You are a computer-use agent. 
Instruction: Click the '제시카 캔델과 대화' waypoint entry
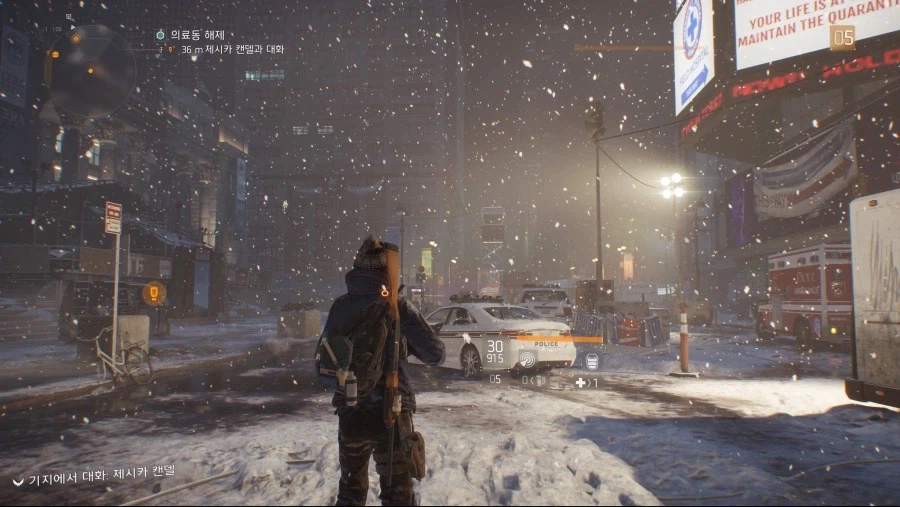(232, 49)
